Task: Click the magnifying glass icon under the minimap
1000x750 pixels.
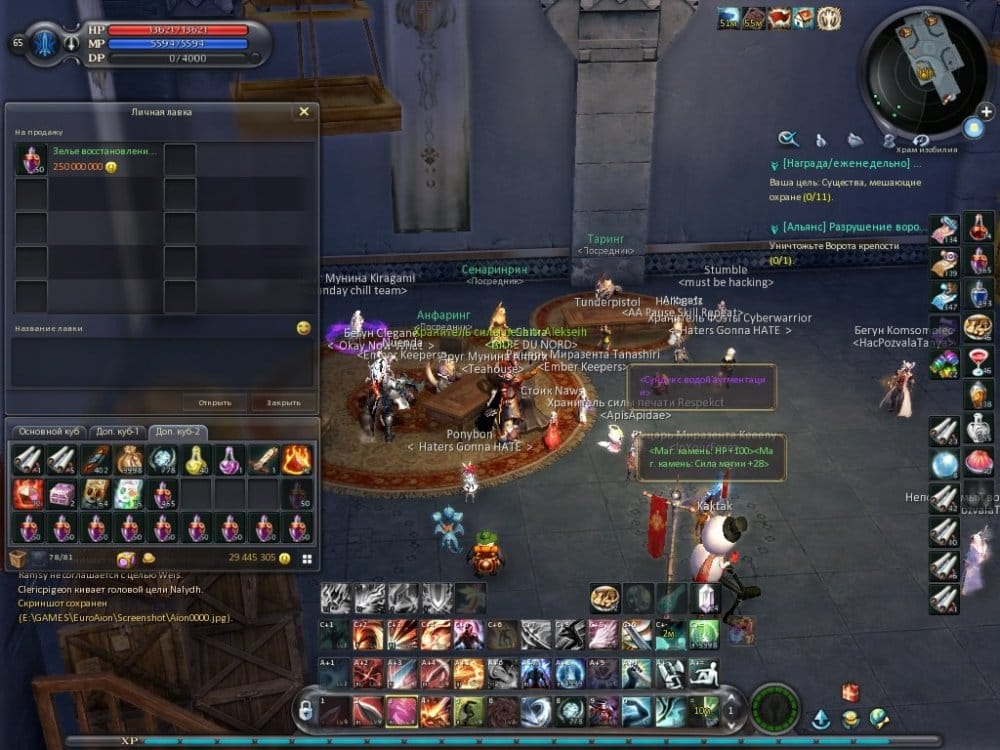Action: click(x=789, y=139)
